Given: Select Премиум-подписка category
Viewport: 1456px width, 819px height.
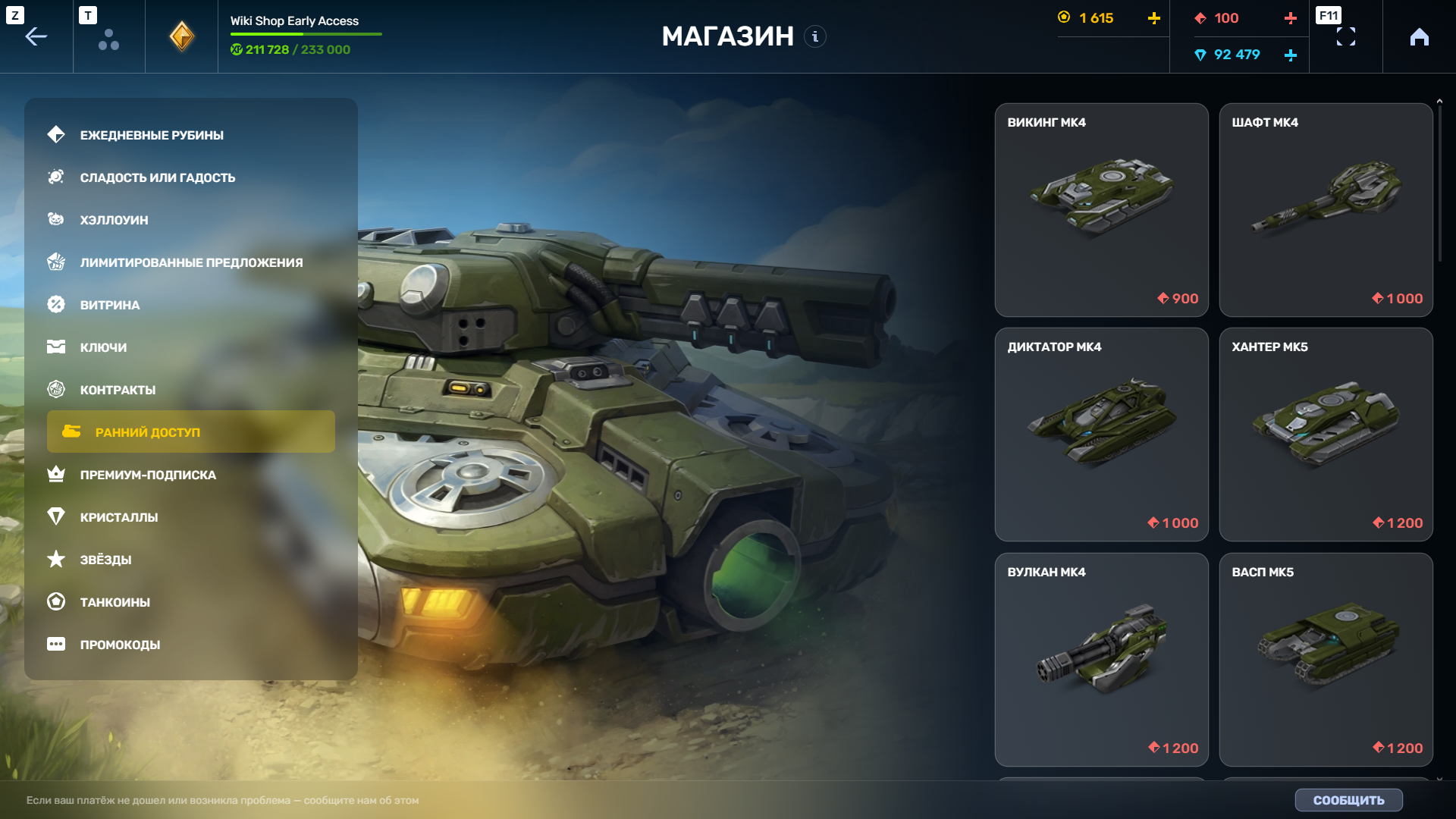Looking at the screenshot, I should click(148, 475).
